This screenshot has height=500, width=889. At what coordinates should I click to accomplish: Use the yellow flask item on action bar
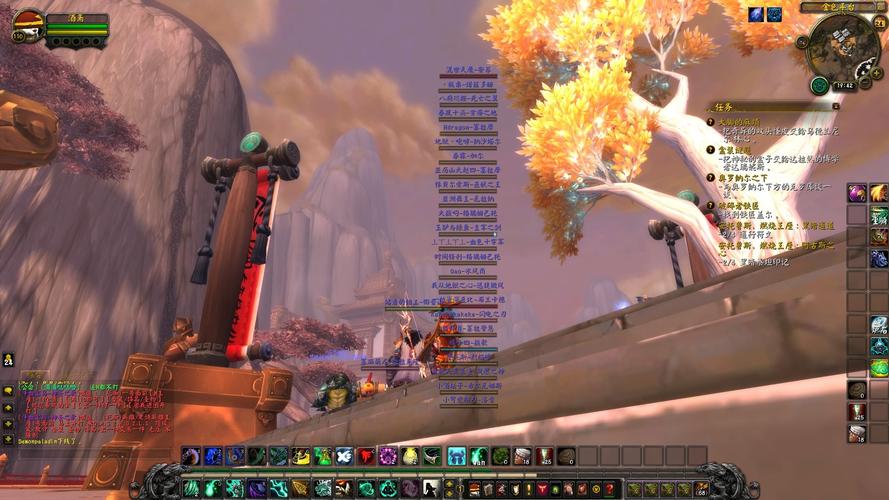[x=410, y=456]
